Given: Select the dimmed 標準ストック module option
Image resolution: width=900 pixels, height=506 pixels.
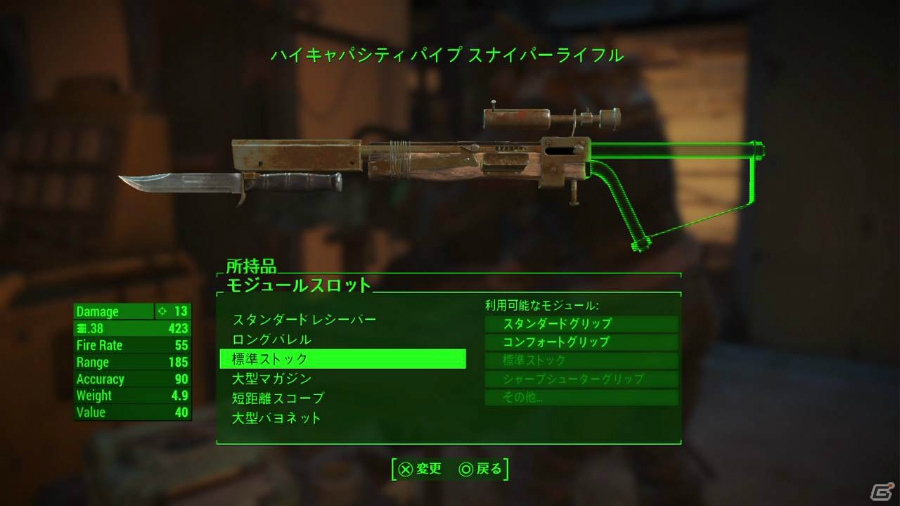Looking at the screenshot, I should pyautogui.click(x=581, y=360).
